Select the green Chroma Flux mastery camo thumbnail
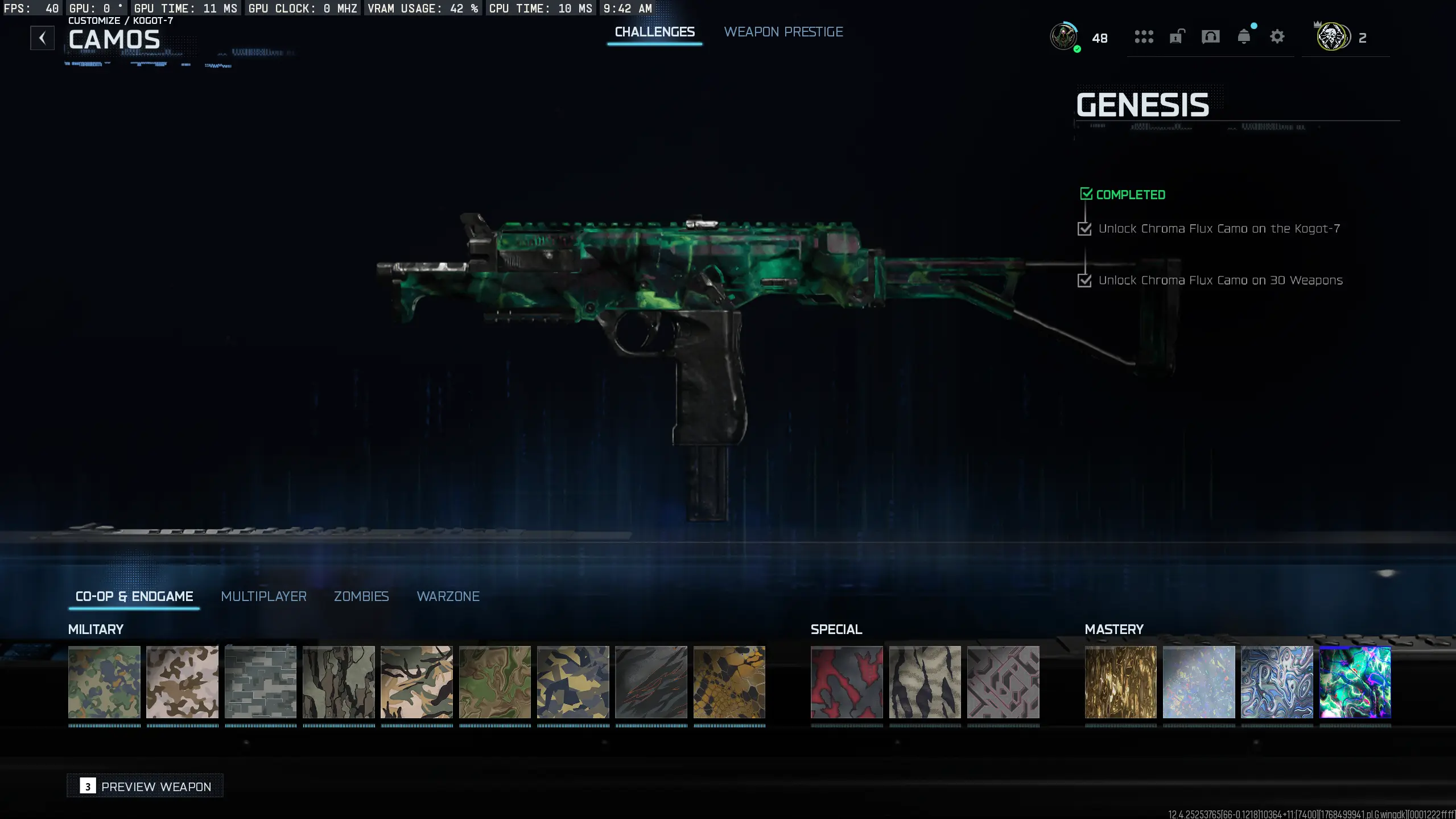Viewport: 1456px width, 819px height. 1354,682
